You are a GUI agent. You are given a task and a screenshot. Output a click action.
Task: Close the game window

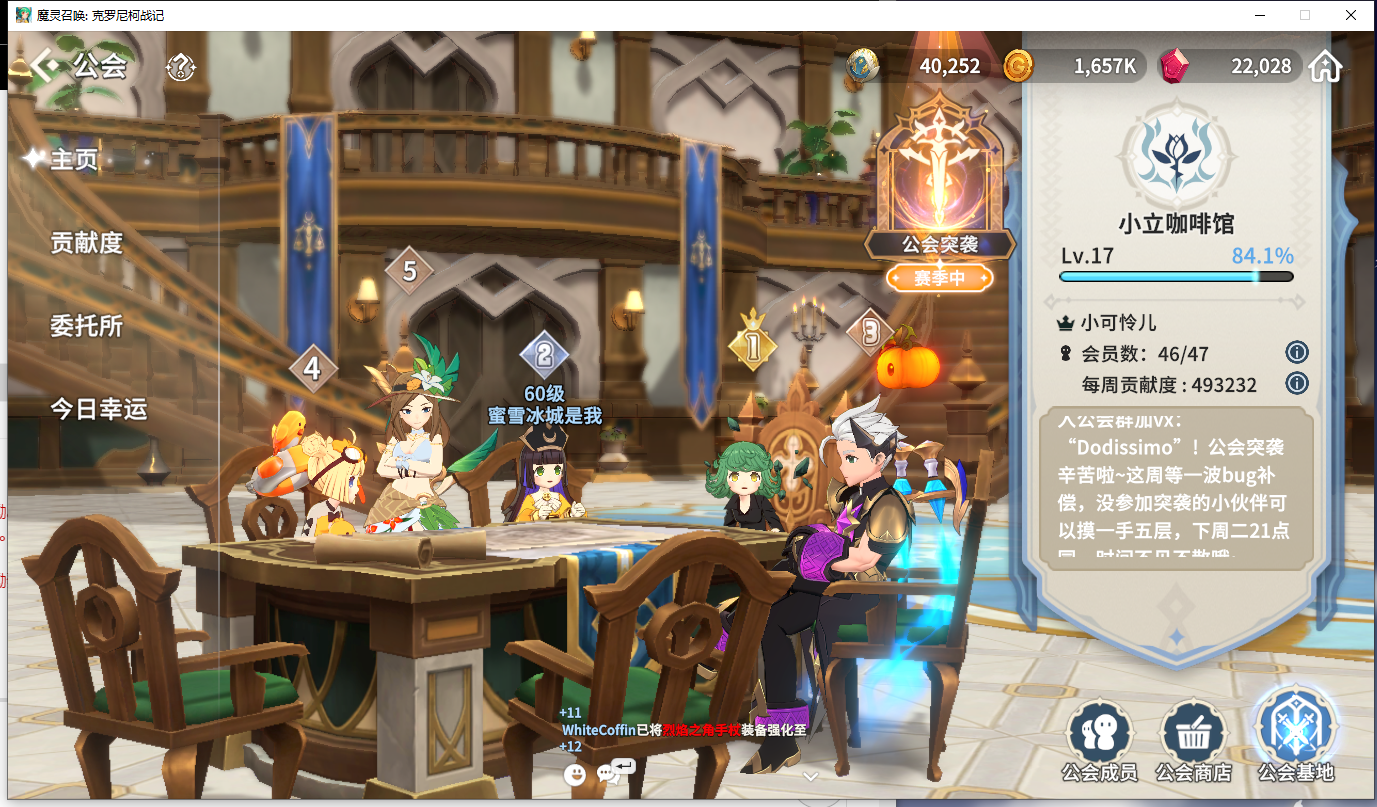click(x=1350, y=15)
